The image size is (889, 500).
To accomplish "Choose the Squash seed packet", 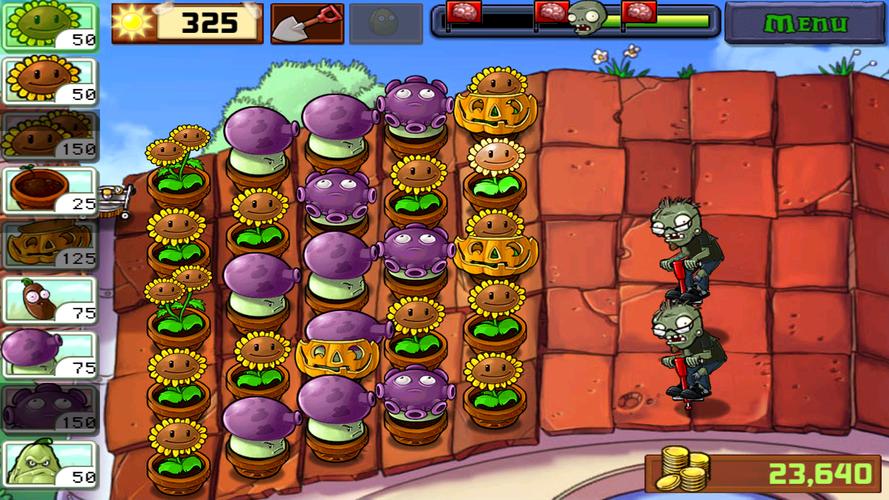I will point(50,464).
